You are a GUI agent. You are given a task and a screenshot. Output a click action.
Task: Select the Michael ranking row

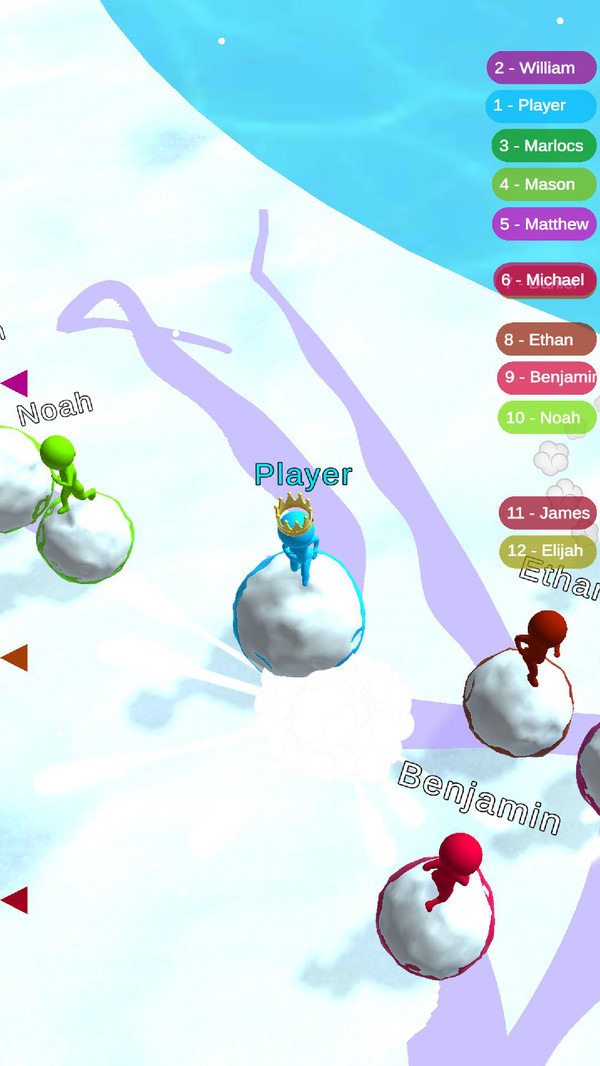click(546, 280)
